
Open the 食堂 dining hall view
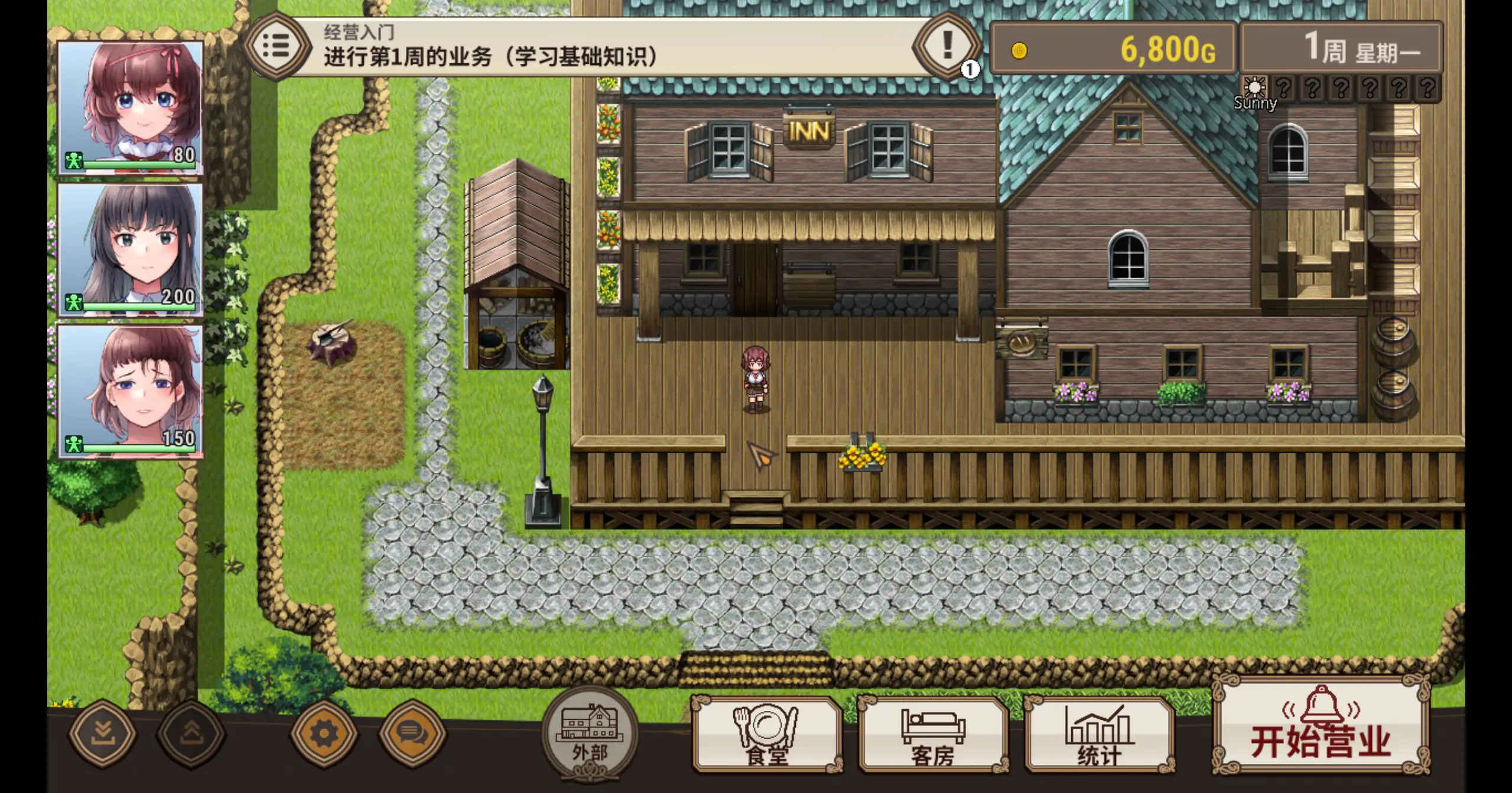click(x=766, y=739)
